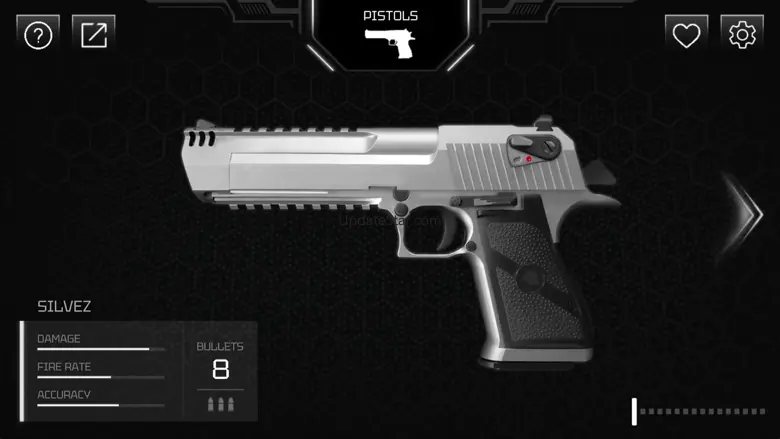Tap the share arrow icon
Viewport: 780px width, 439px height.
[94, 36]
